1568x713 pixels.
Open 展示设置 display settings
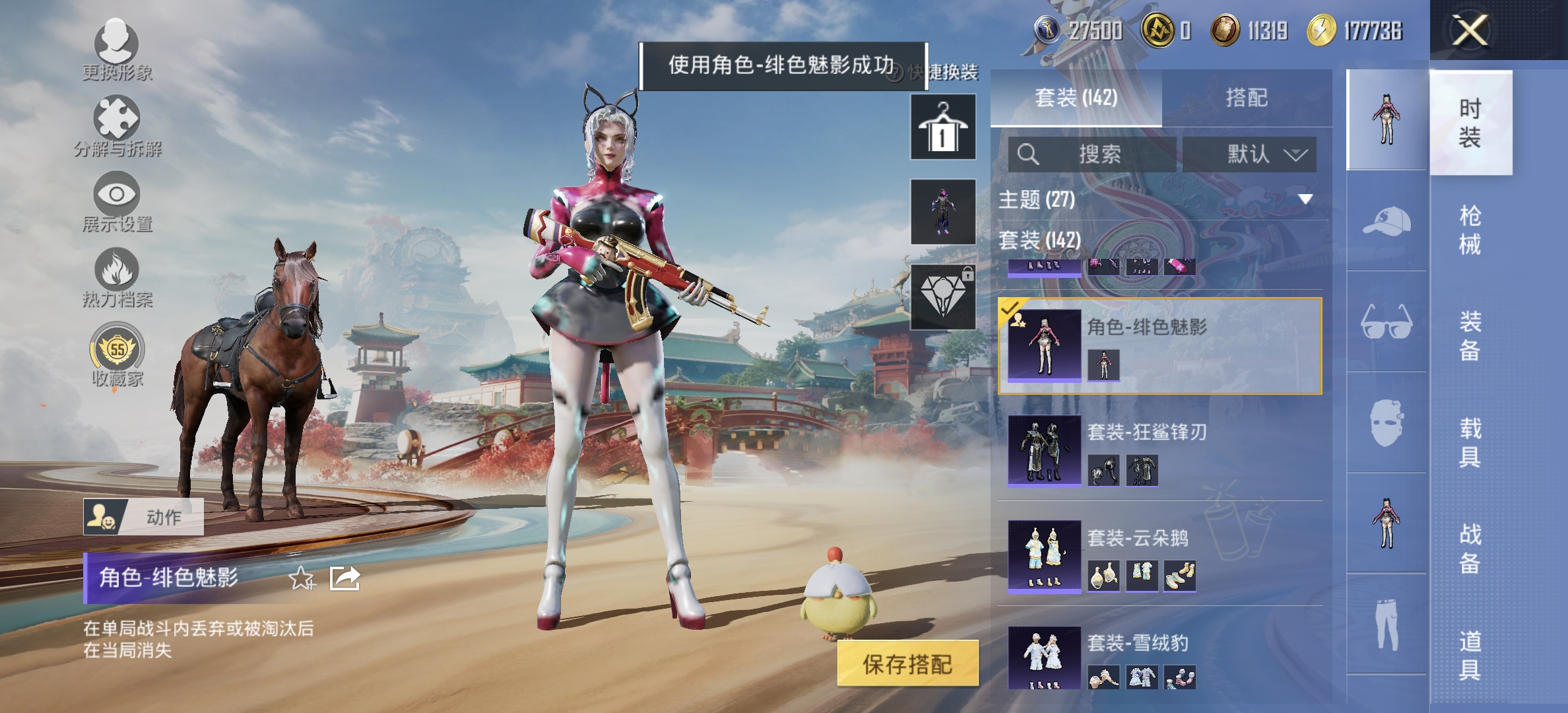(117, 198)
